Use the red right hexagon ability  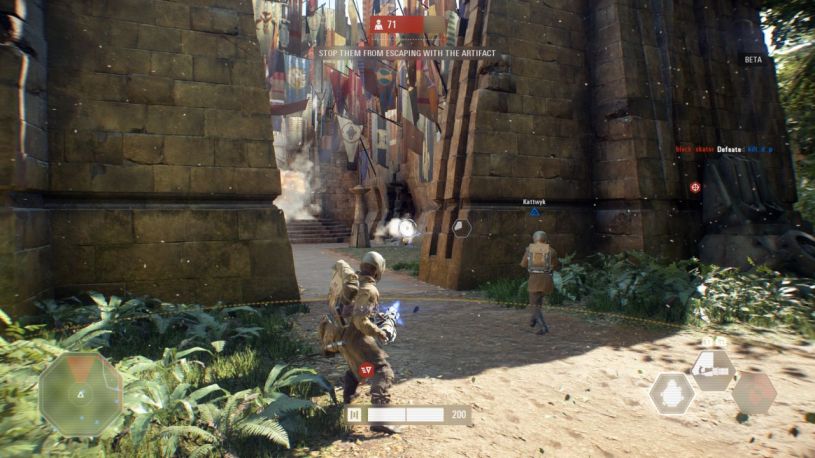pos(753,393)
